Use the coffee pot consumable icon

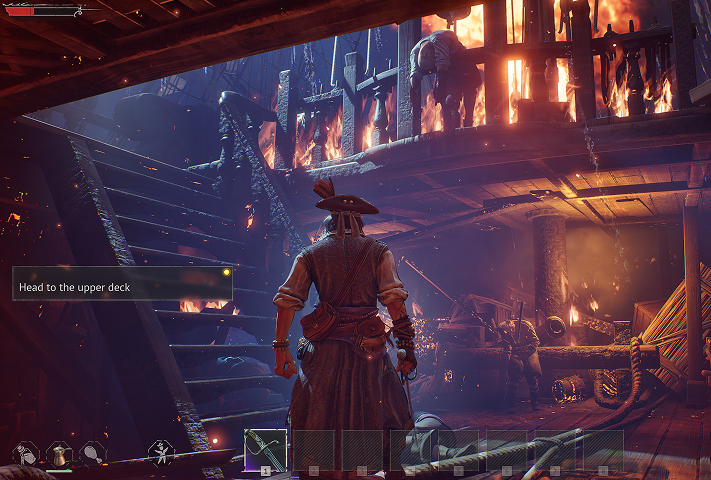point(59,453)
